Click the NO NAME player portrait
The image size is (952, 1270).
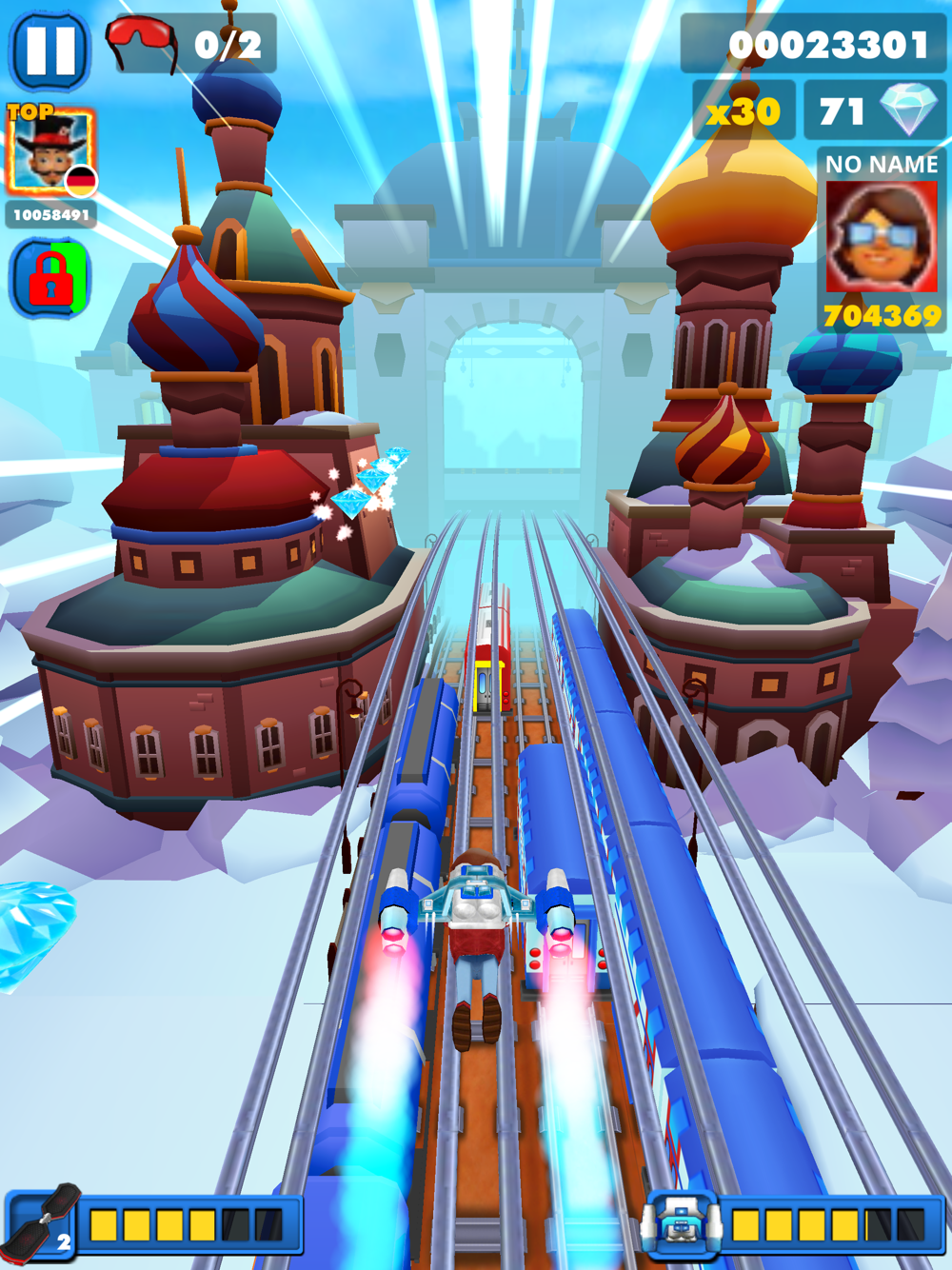coord(882,236)
